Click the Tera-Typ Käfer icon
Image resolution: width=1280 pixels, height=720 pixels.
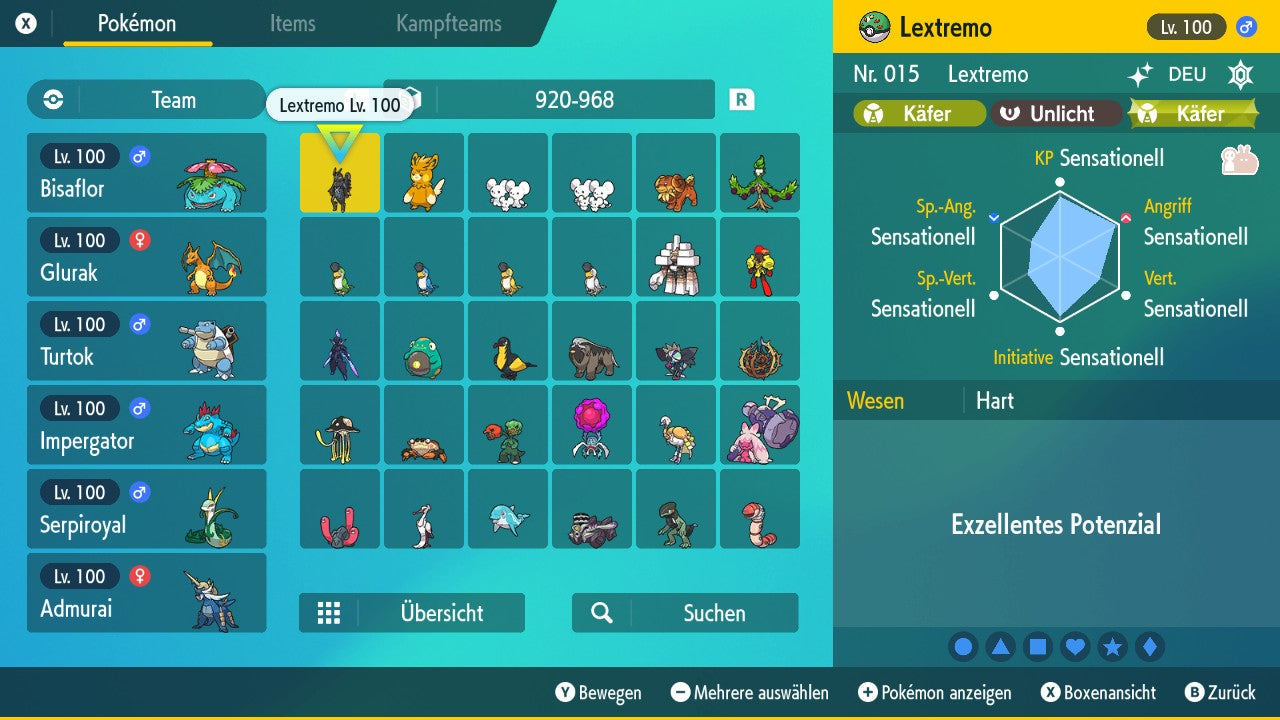tap(1149, 113)
